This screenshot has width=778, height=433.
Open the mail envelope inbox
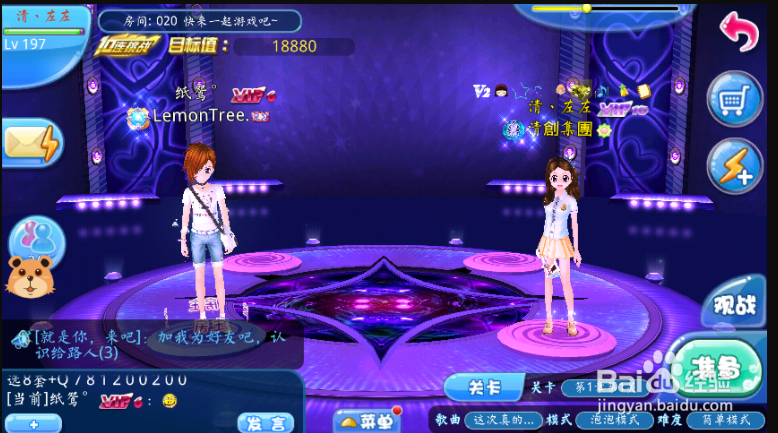click(x=31, y=145)
